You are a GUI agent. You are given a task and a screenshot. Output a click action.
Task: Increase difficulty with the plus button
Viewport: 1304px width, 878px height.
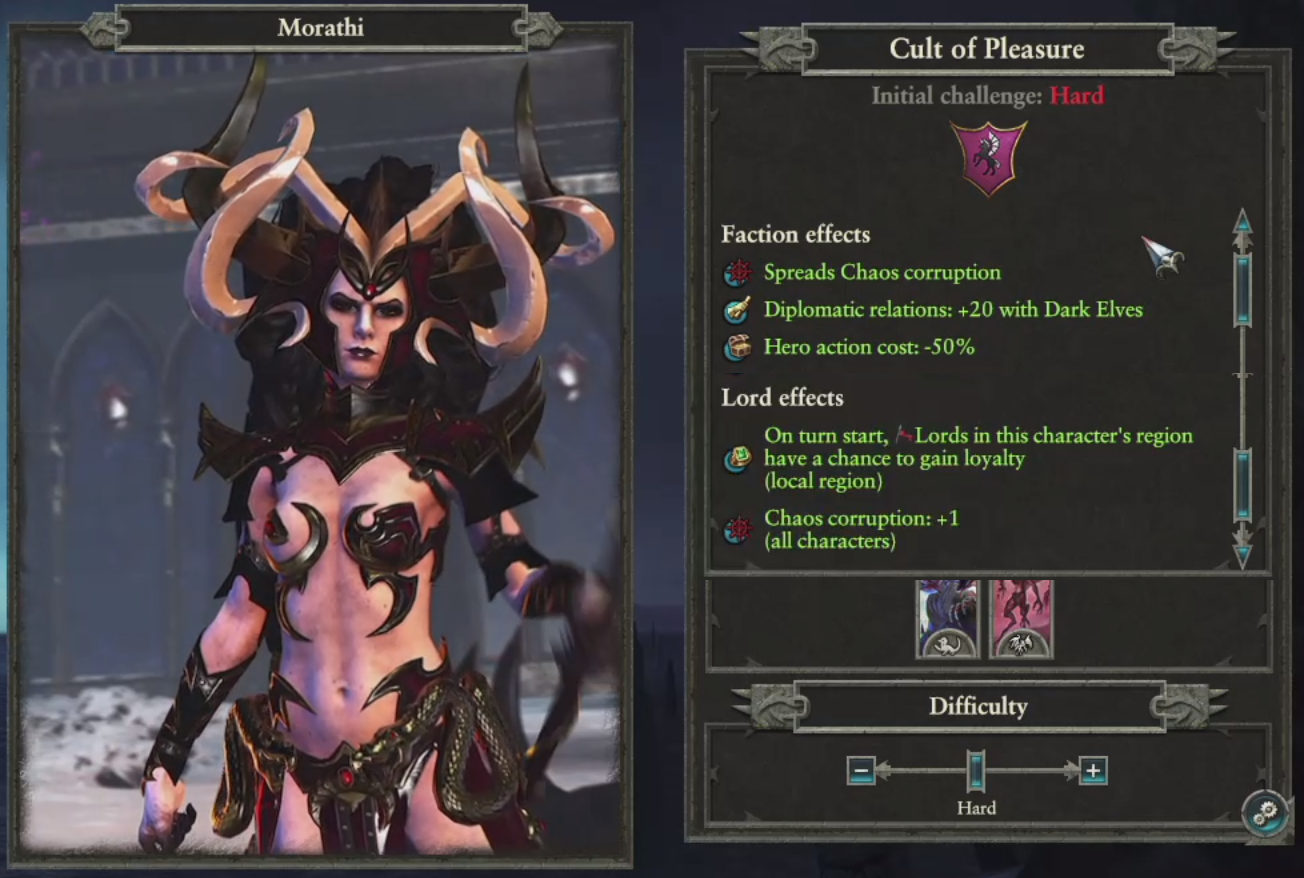(x=1093, y=771)
